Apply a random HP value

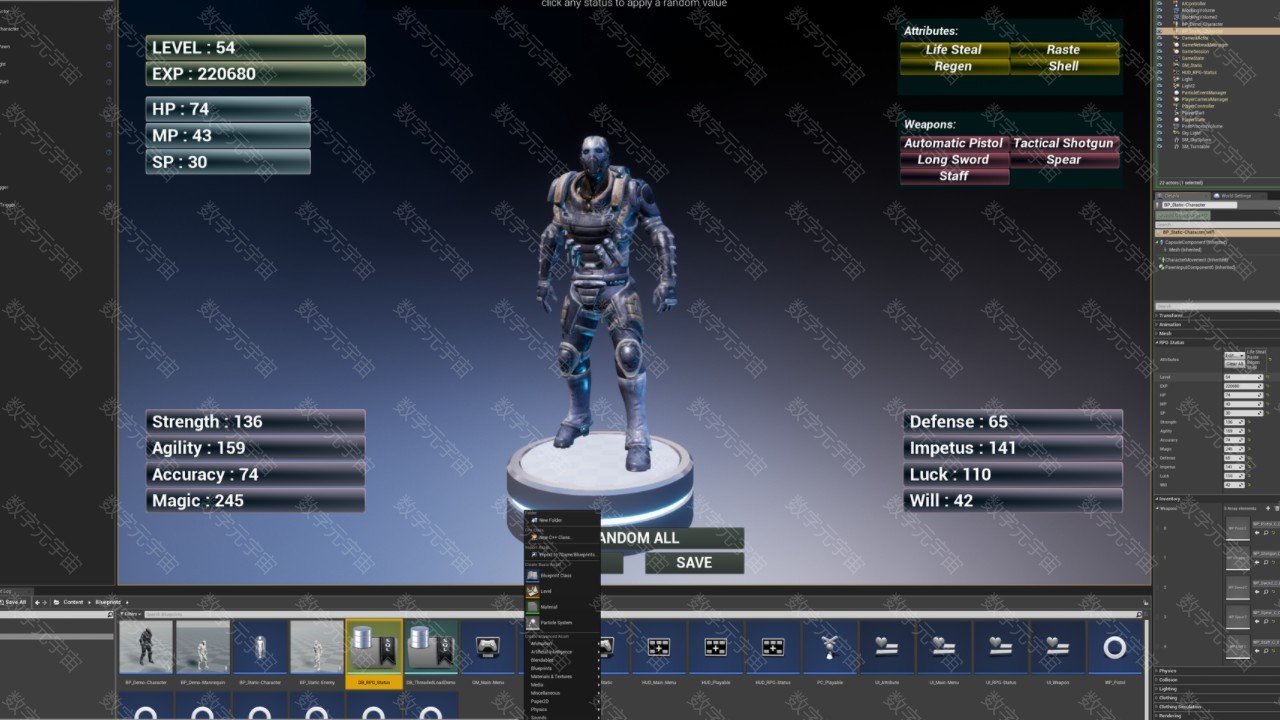(228, 109)
